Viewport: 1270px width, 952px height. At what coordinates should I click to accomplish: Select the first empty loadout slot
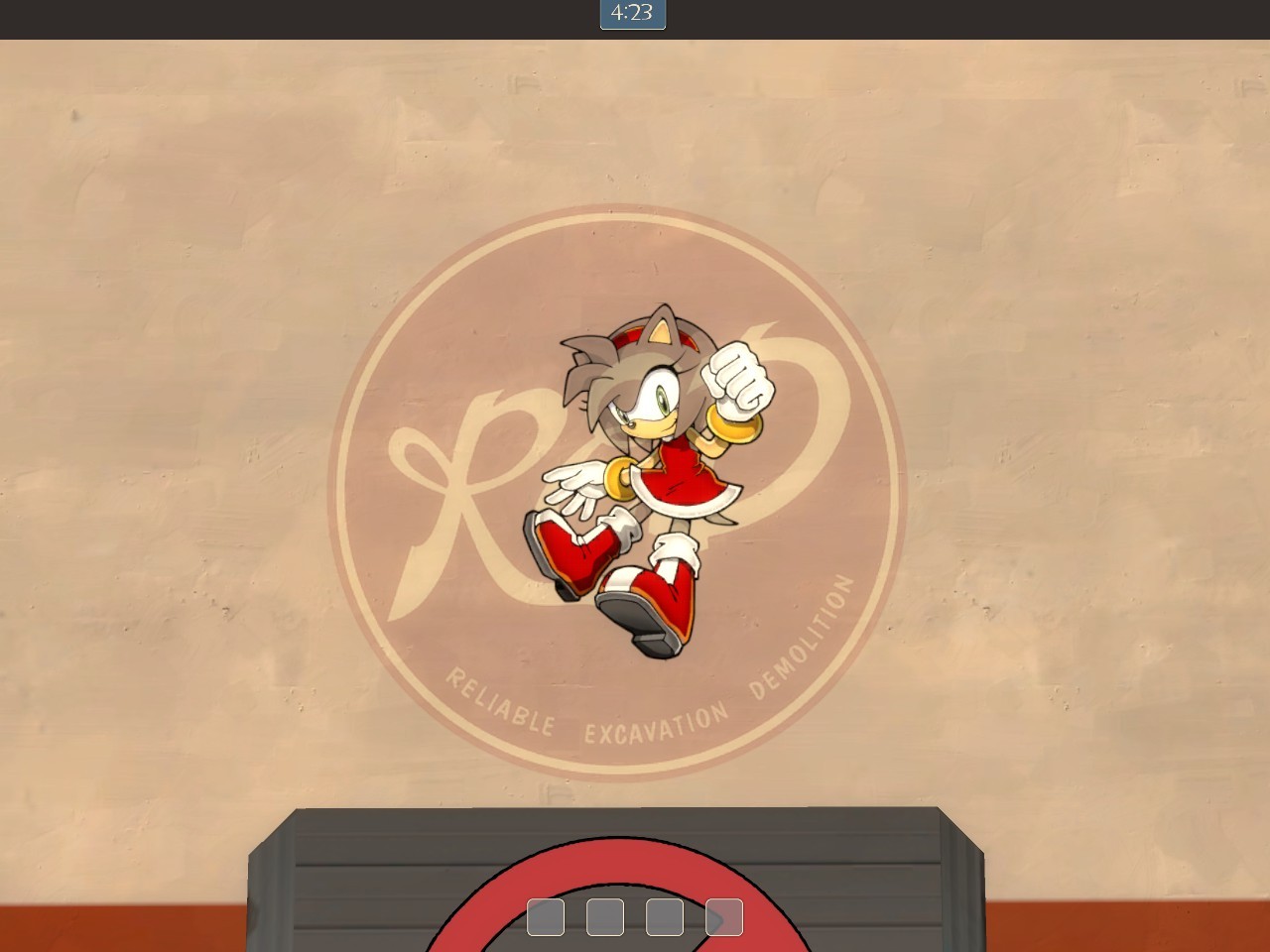click(545, 917)
